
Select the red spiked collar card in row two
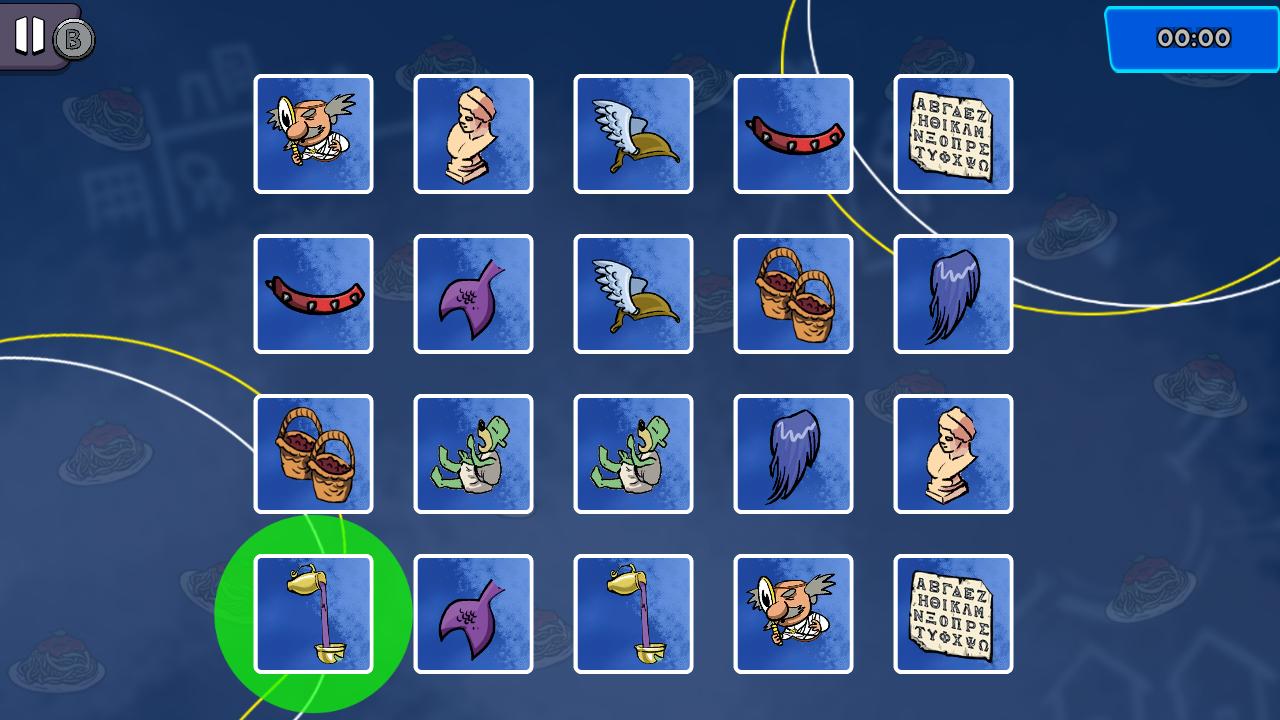tap(313, 293)
